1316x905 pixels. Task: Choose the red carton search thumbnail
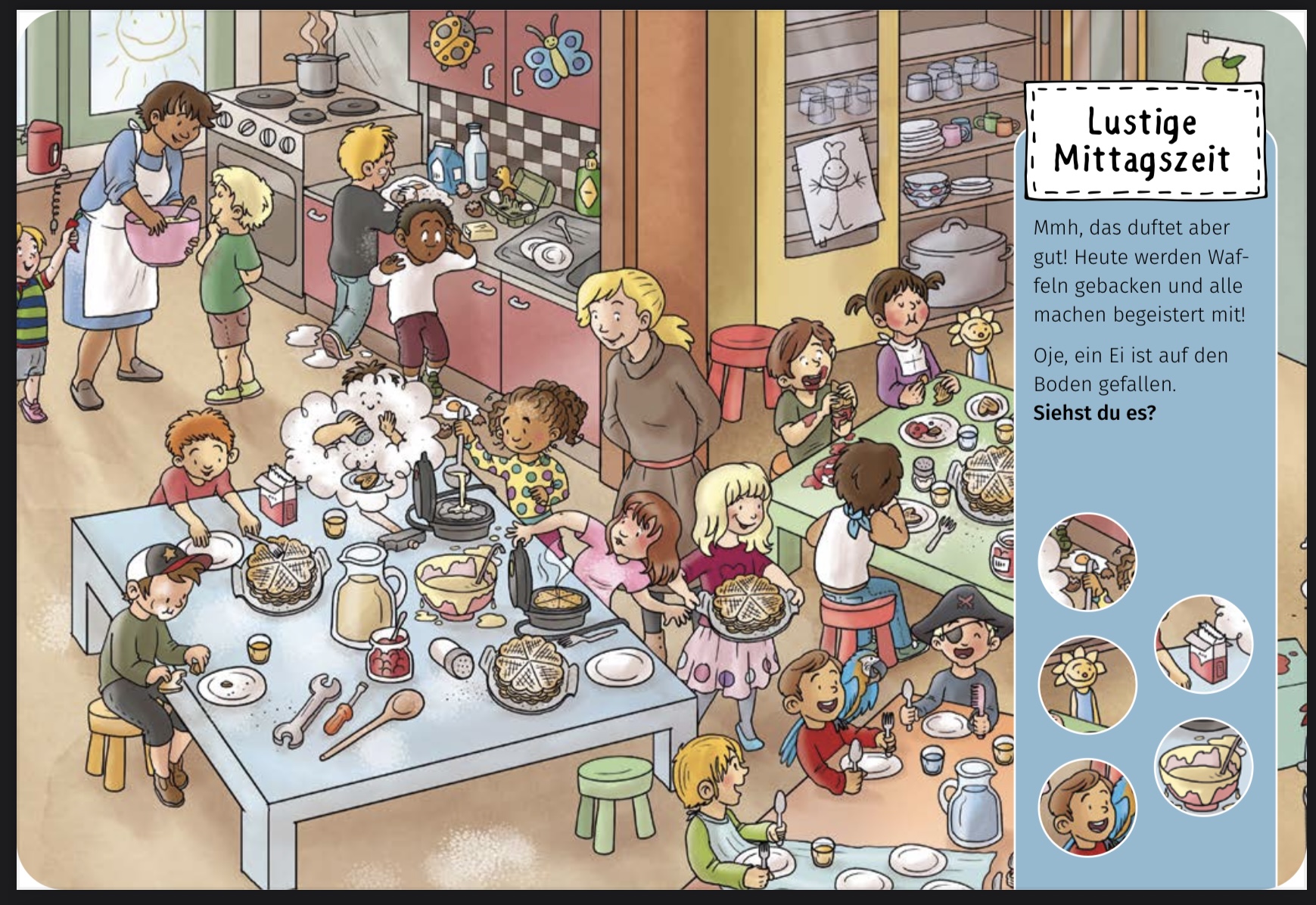tap(1202, 644)
